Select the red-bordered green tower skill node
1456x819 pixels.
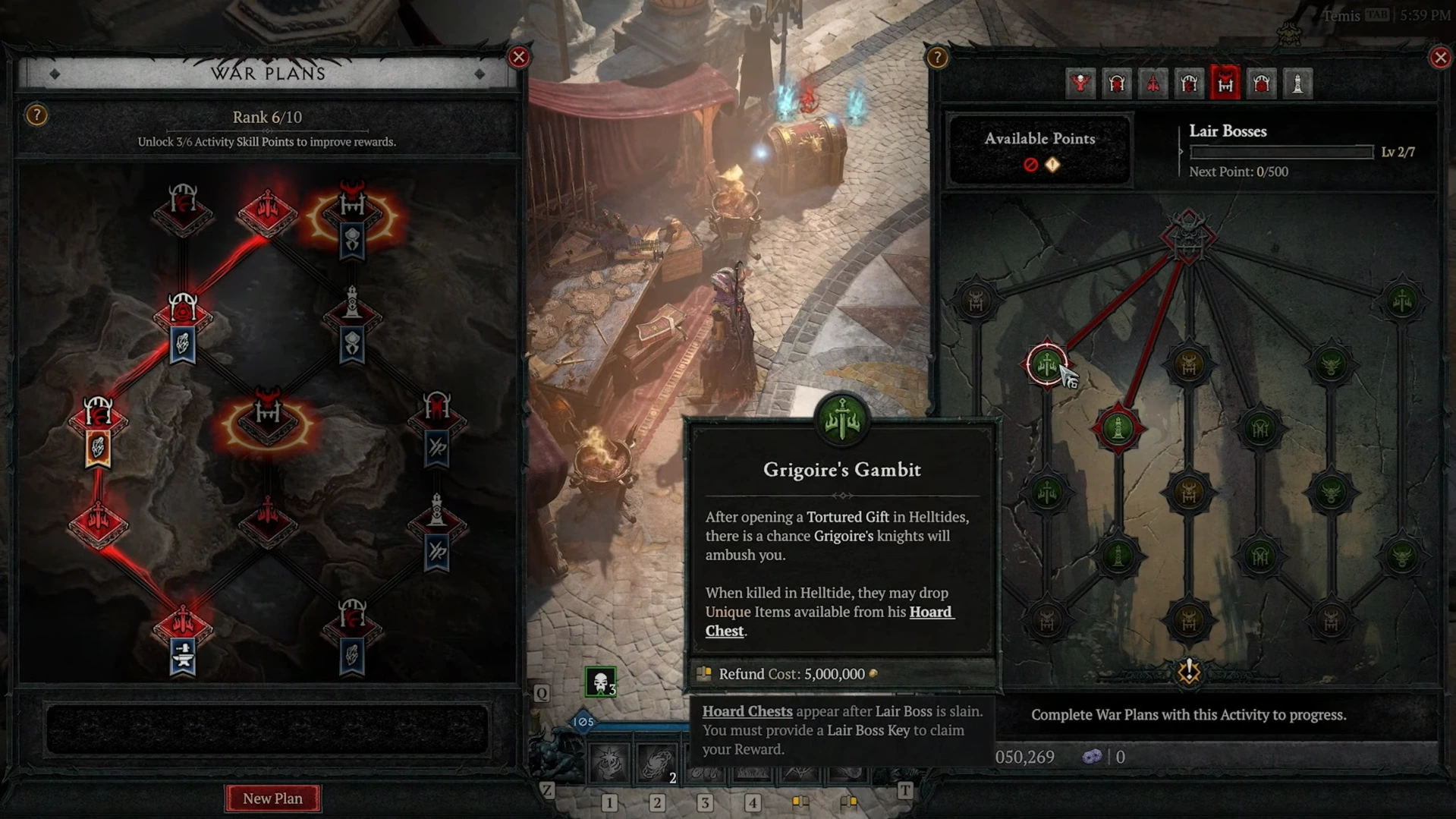point(1118,429)
